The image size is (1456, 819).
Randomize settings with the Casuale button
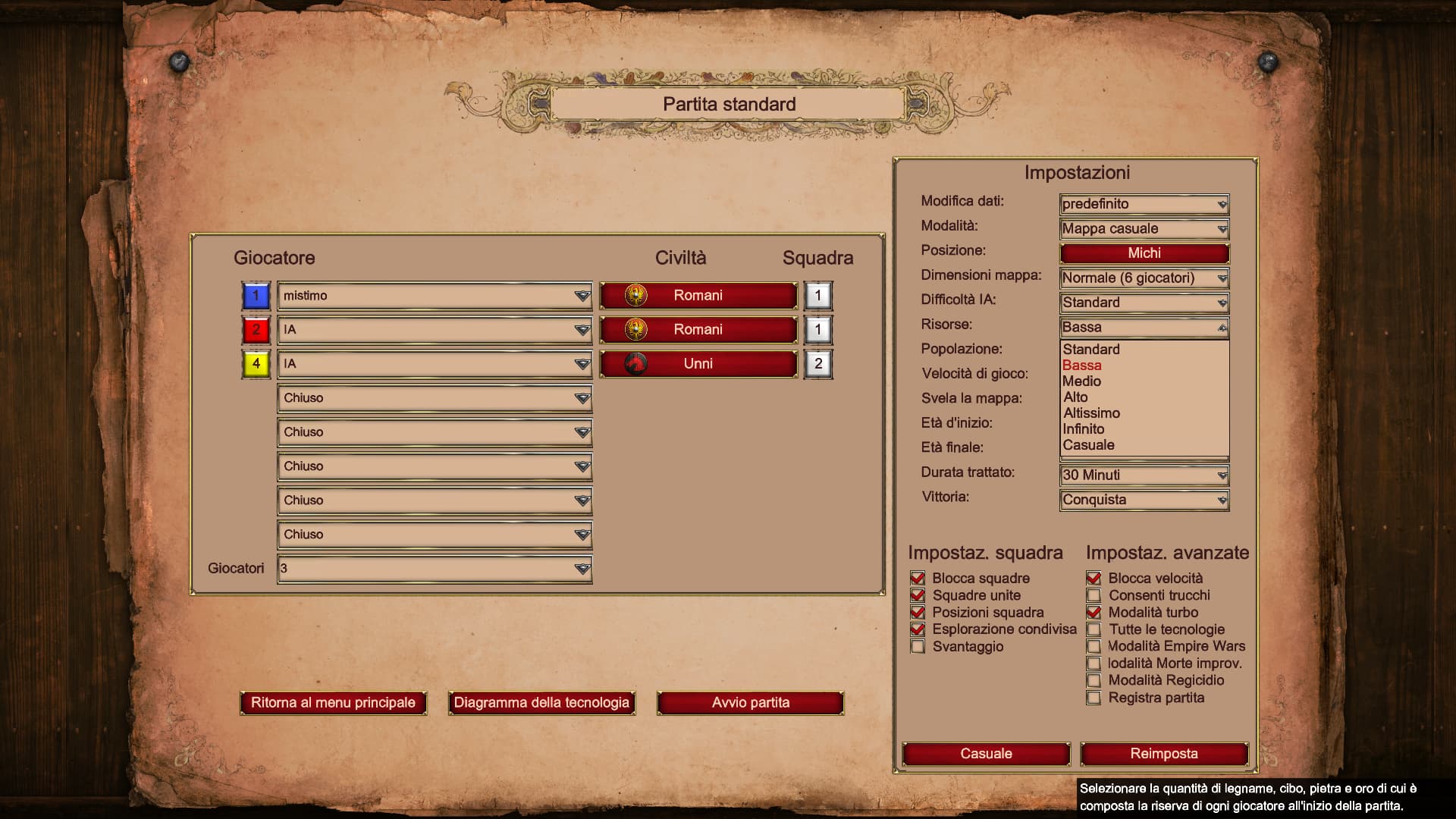(x=986, y=754)
